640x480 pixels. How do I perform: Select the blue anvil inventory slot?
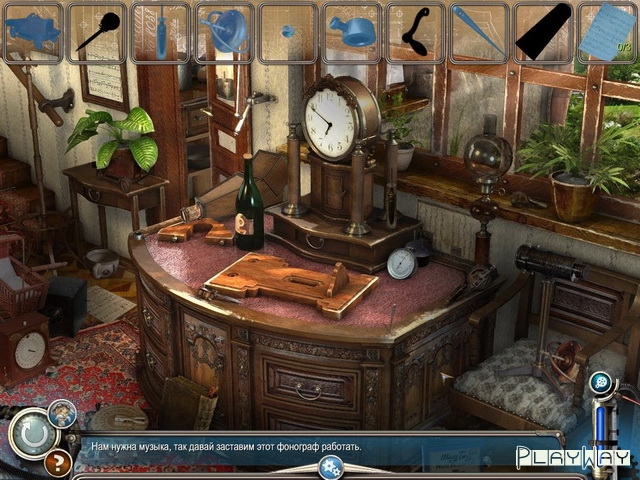coord(32,32)
